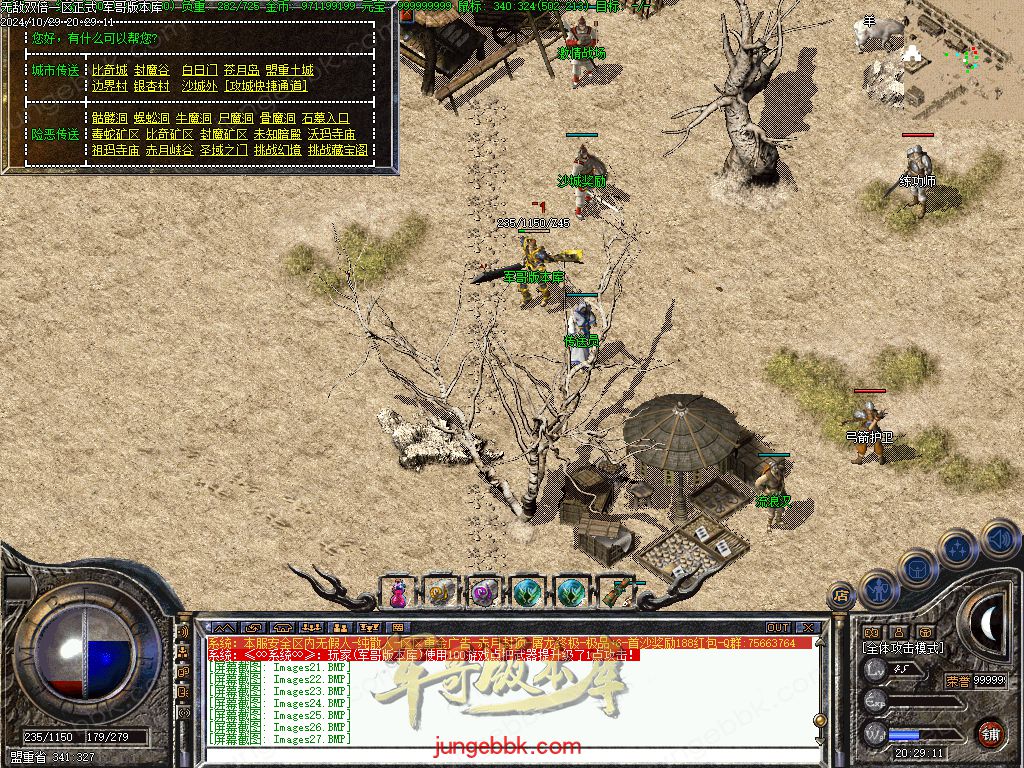
Task: Pick the 盟重土城 destination
Action: (290, 70)
